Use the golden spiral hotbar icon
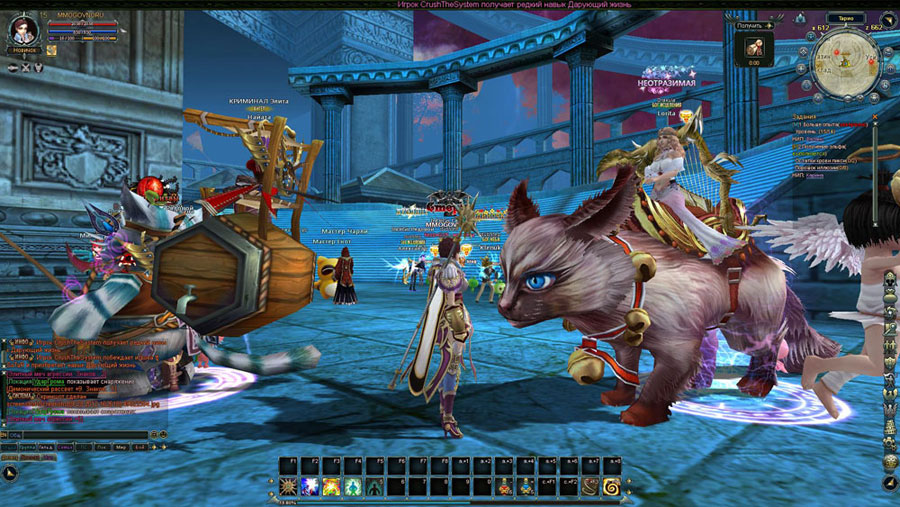 (611, 487)
